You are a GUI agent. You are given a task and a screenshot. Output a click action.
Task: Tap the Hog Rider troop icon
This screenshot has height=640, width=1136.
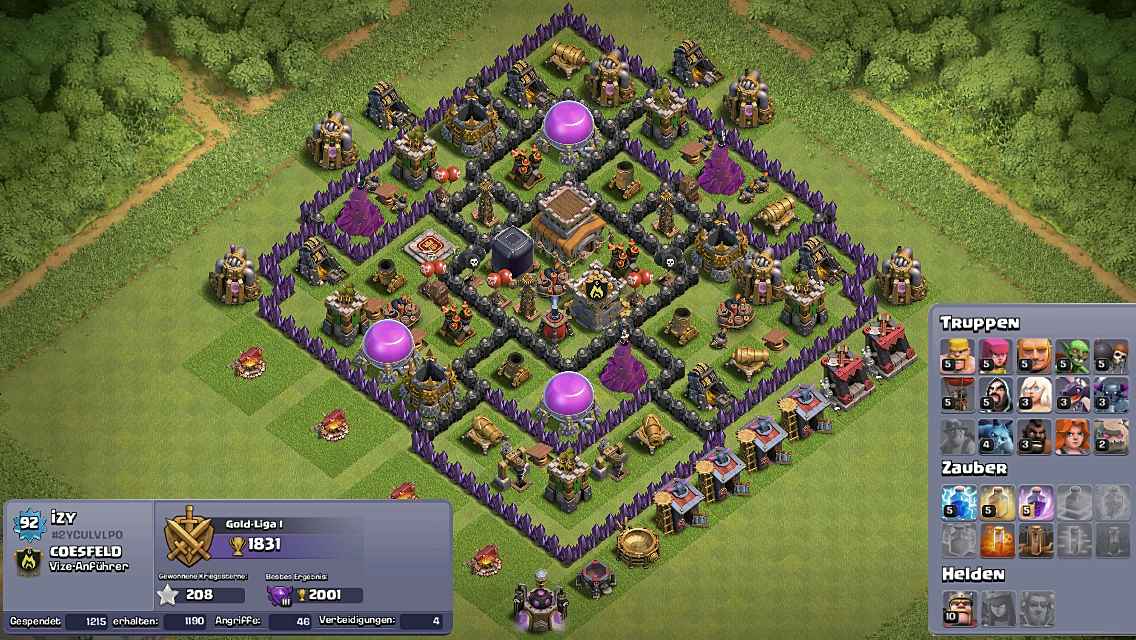[x=1034, y=436]
